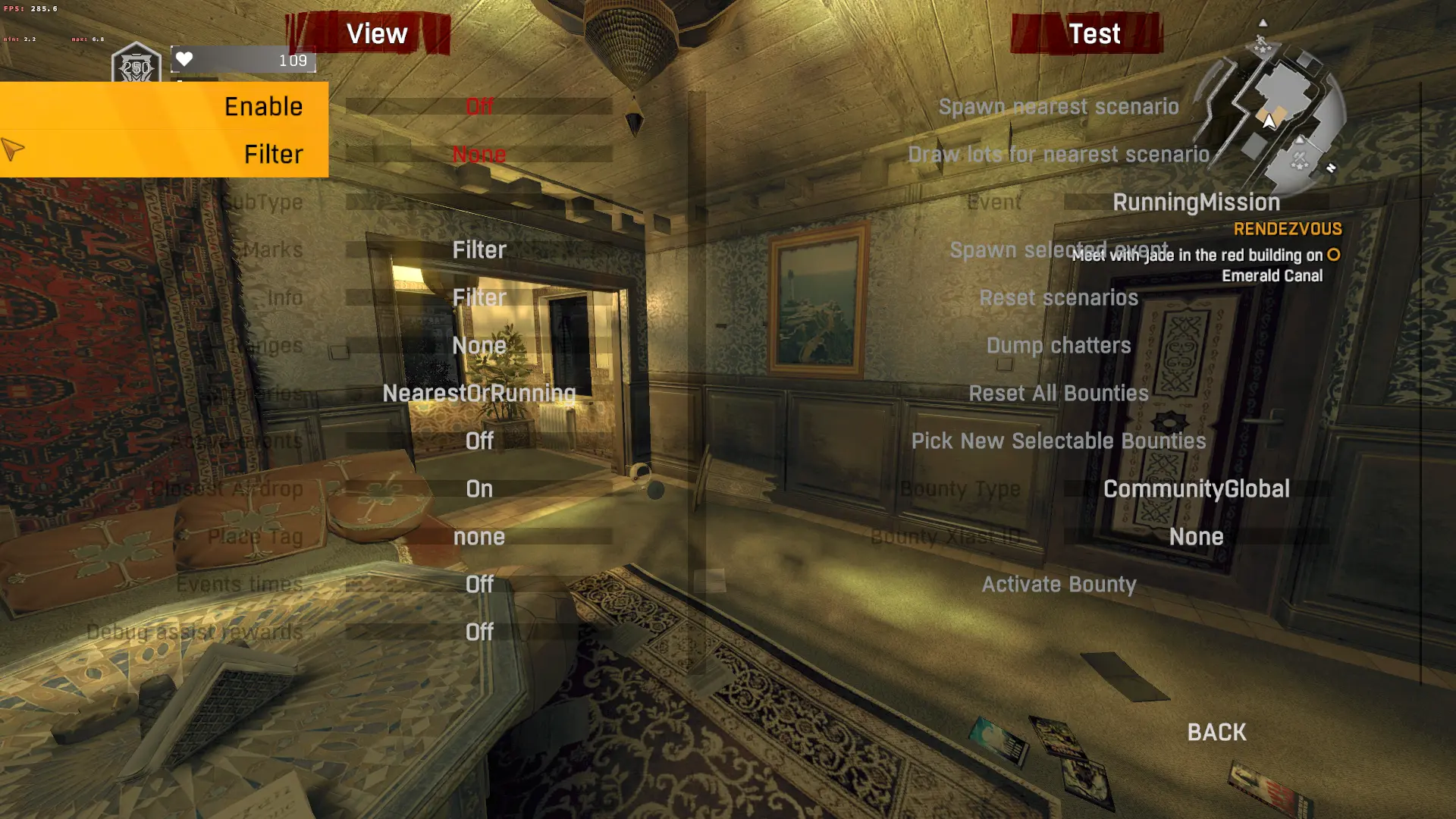Click the three-star challenge icon on the minimap
This screenshot has width=1456, height=819.
click(1263, 49)
